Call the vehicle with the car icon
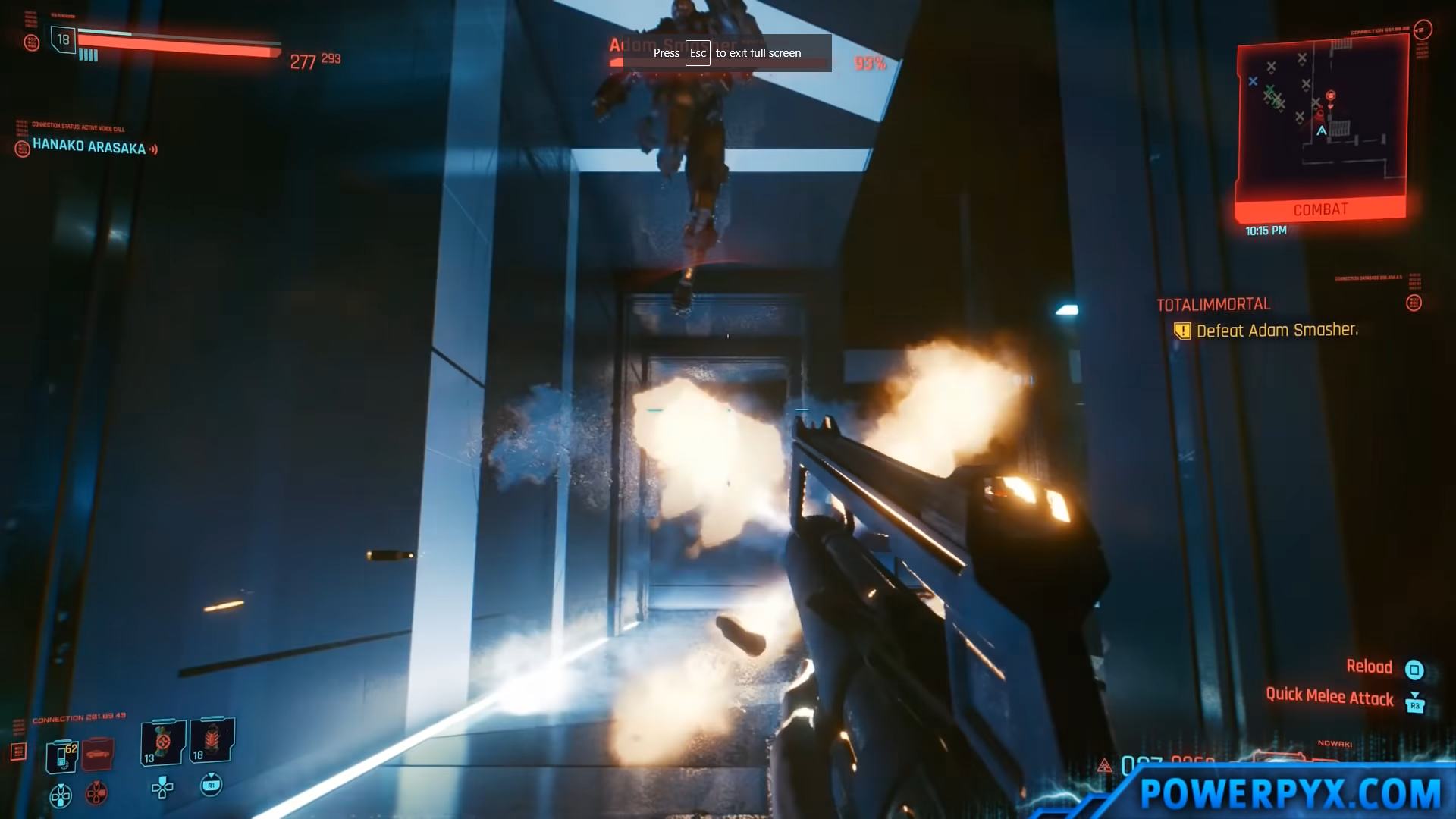This screenshot has width=1456, height=819. (x=97, y=753)
